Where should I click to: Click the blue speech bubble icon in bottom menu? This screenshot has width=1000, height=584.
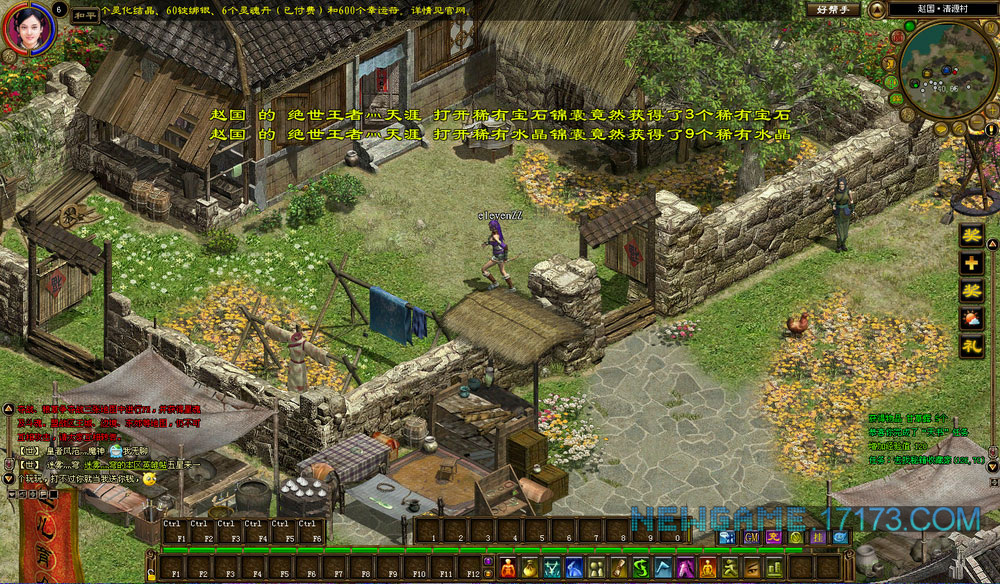coord(726,537)
